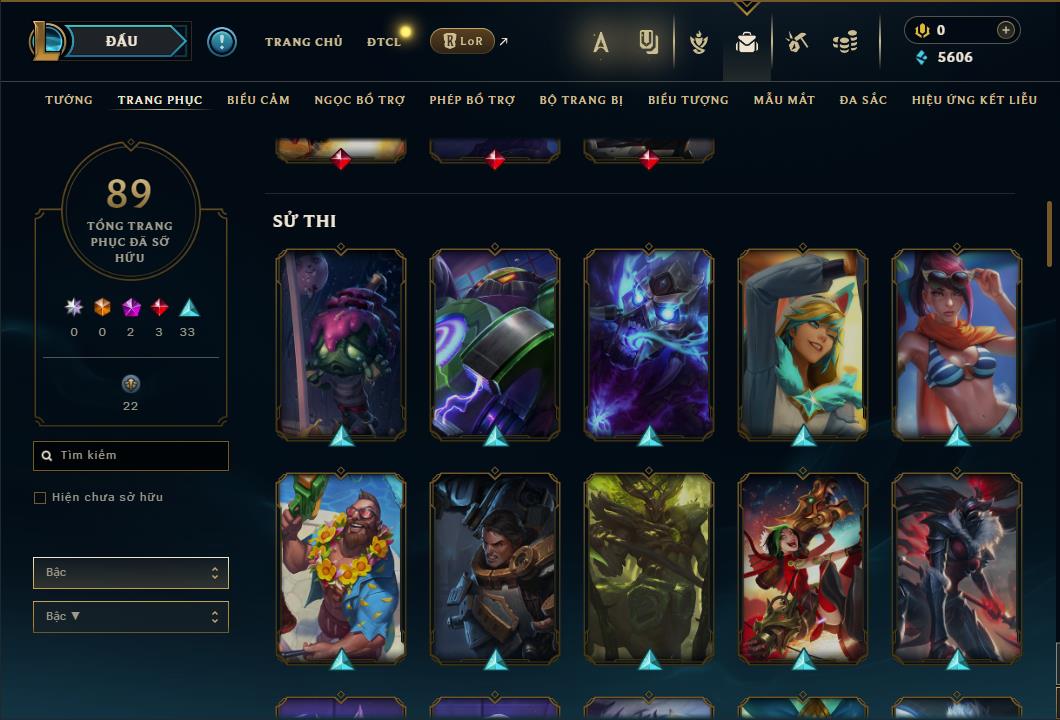
Task: Open the PHÉP BỔ TRỢ tab
Action: (472, 100)
